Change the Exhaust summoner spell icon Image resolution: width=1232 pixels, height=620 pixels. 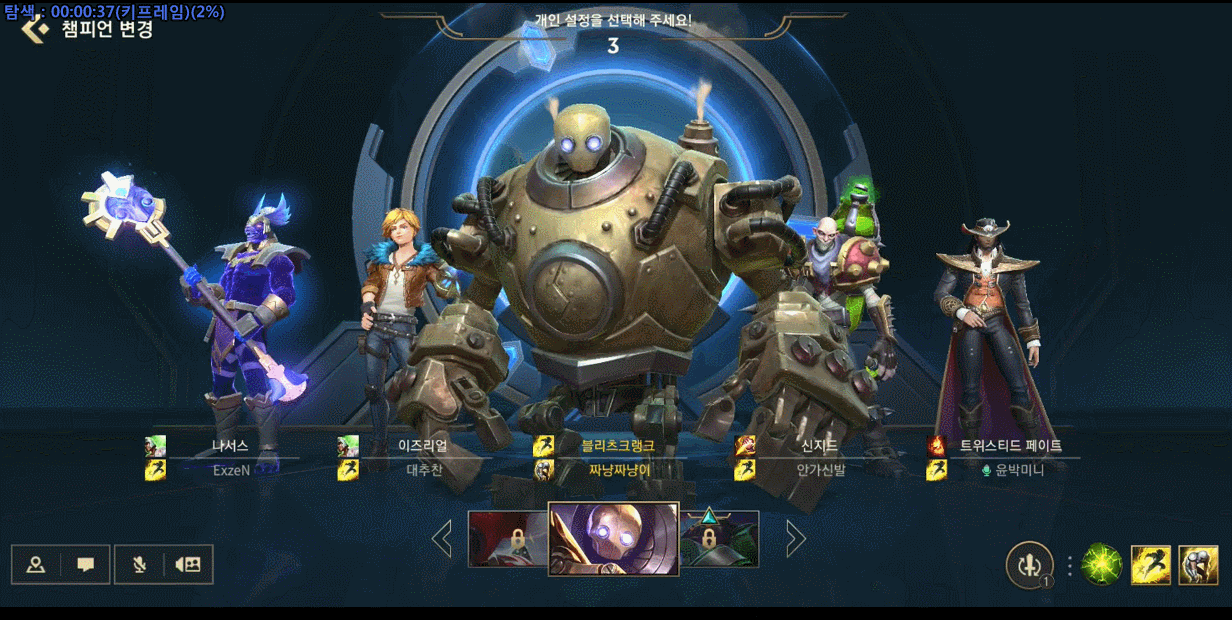pyautogui.click(x=1198, y=565)
